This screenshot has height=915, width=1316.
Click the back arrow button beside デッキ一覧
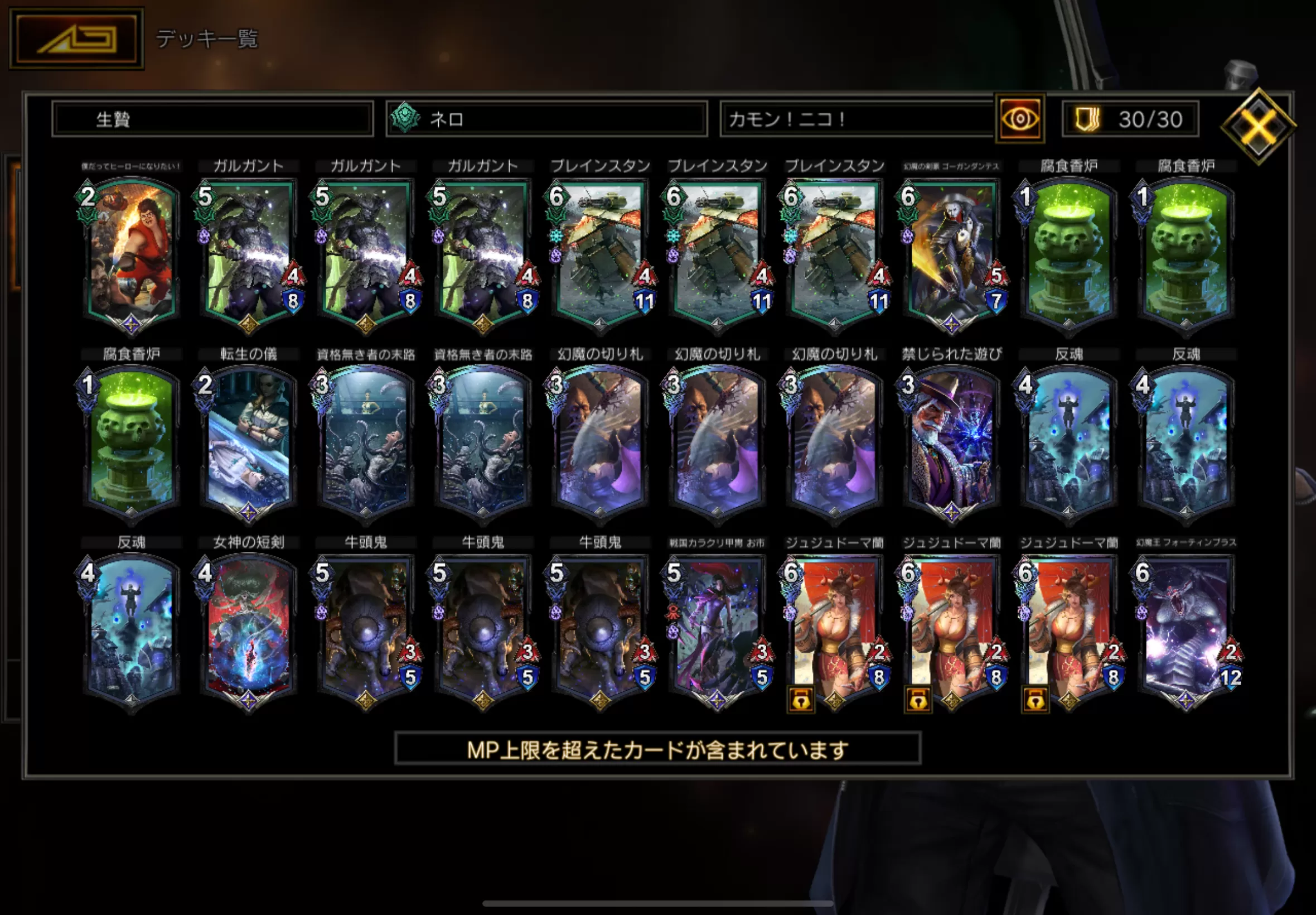(77, 38)
